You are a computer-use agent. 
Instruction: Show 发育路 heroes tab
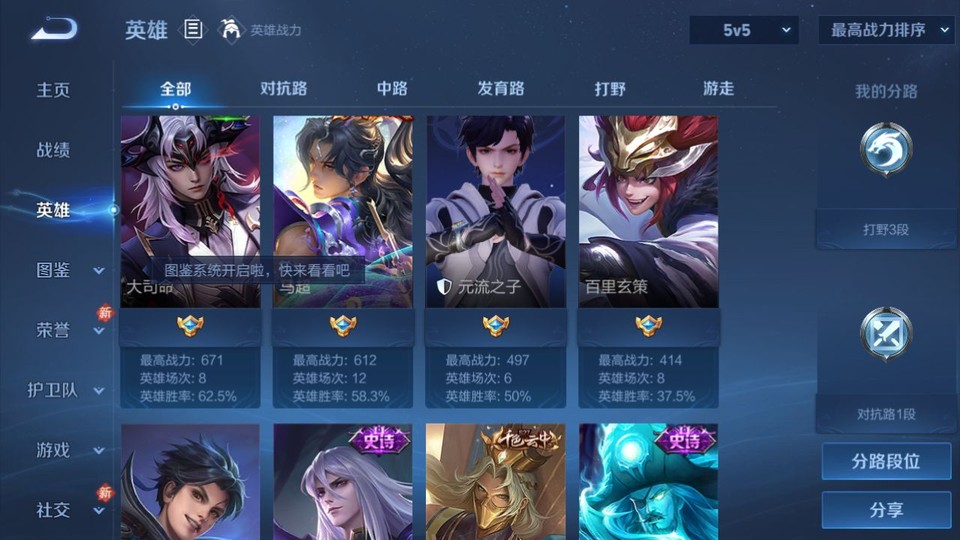coord(501,89)
